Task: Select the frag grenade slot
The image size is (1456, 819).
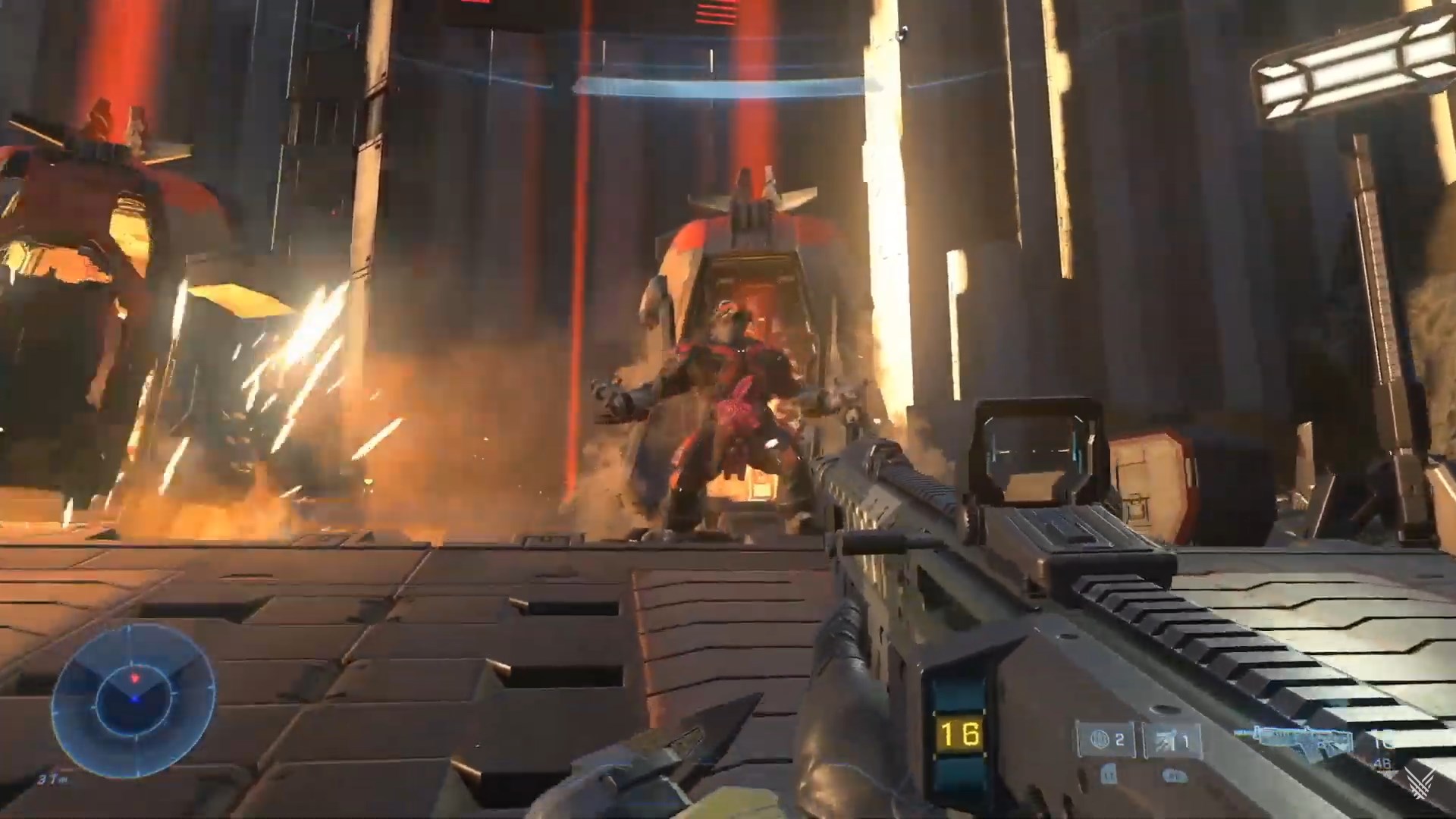Action: pyautogui.click(x=1107, y=740)
